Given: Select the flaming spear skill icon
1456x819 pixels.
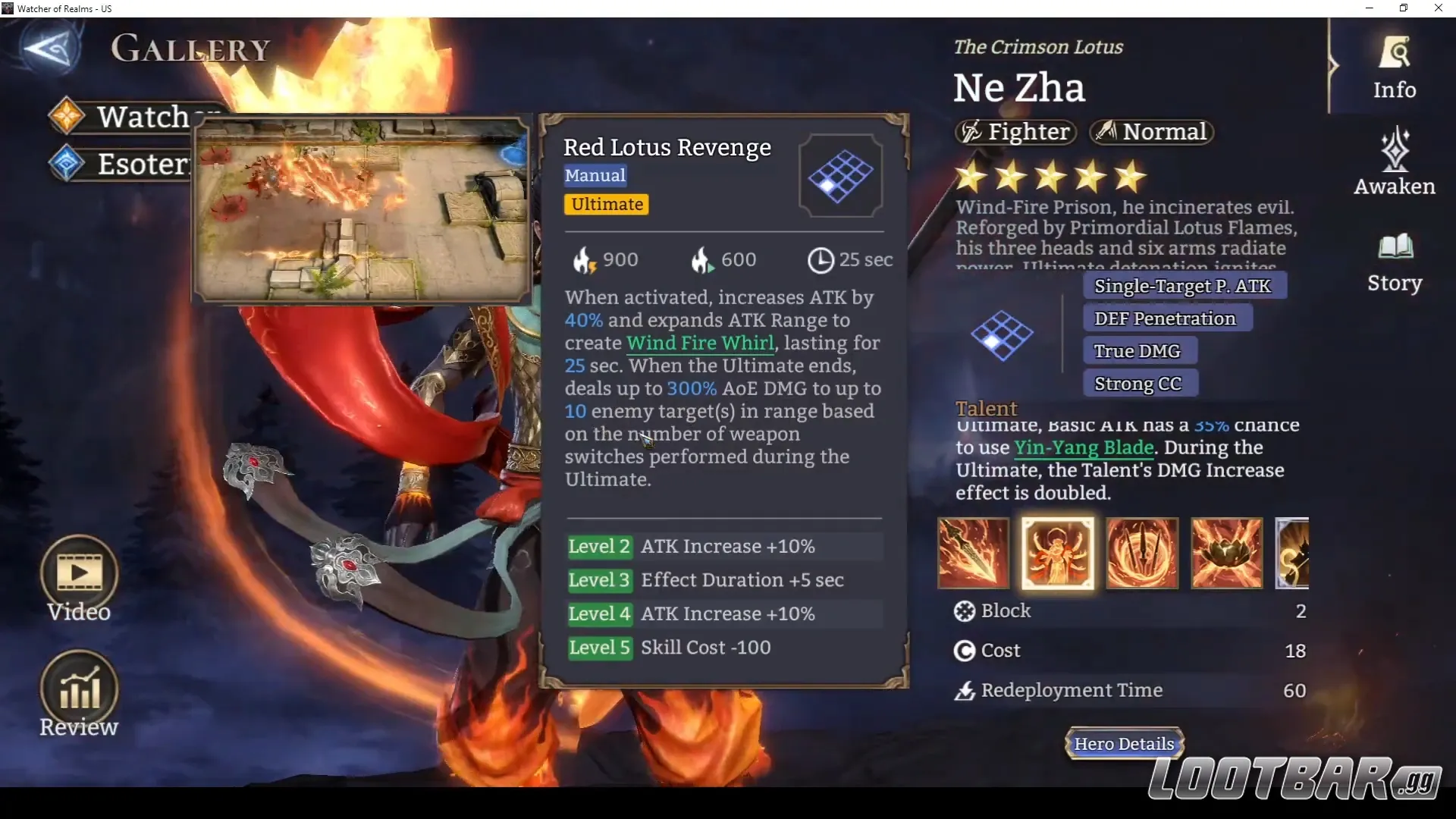Looking at the screenshot, I should pyautogui.click(x=973, y=554).
